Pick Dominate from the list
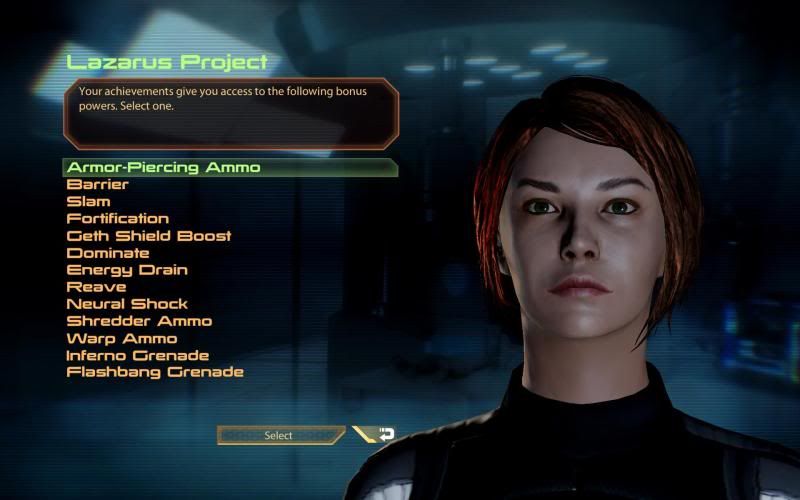The image size is (800, 500). click(108, 253)
